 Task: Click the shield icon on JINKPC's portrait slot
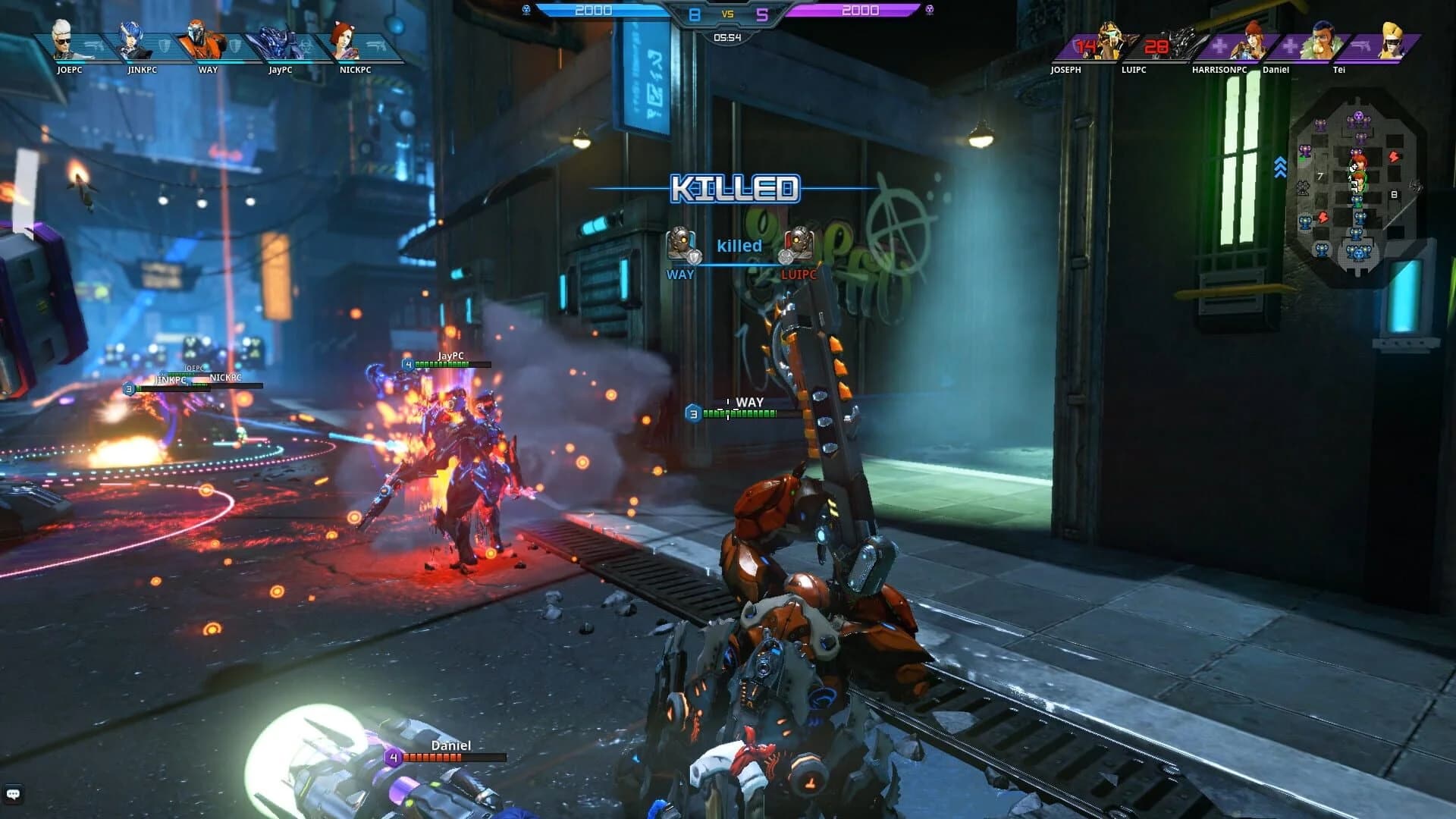[164, 46]
